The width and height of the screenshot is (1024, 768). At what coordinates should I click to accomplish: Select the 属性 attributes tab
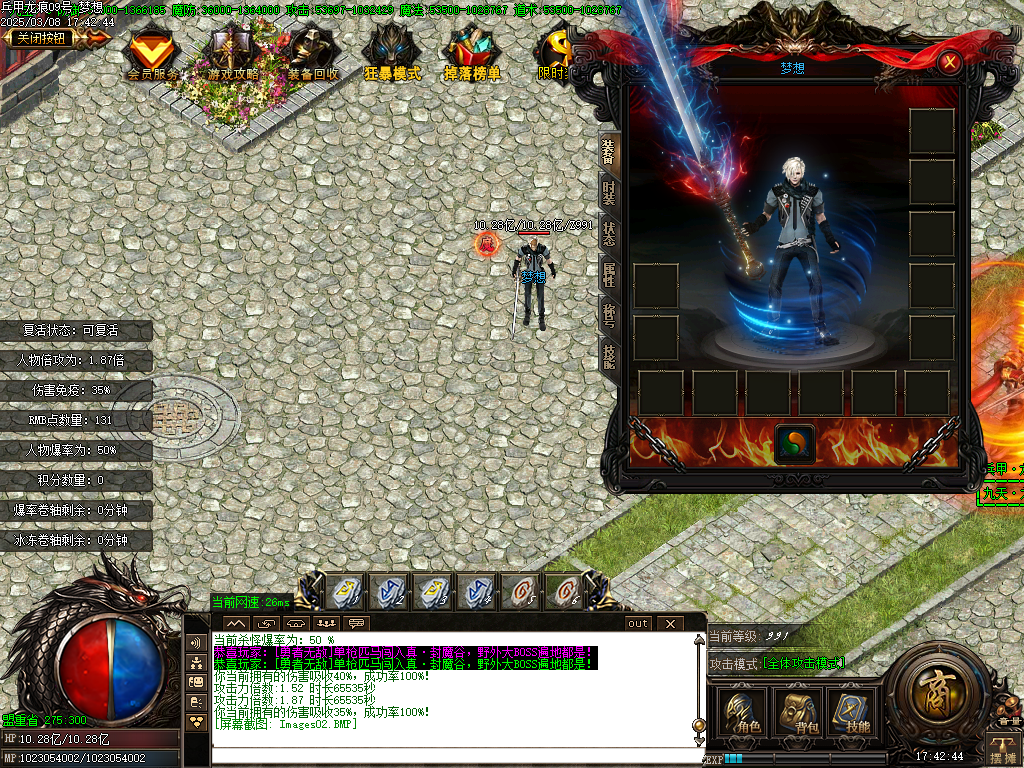pos(608,275)
